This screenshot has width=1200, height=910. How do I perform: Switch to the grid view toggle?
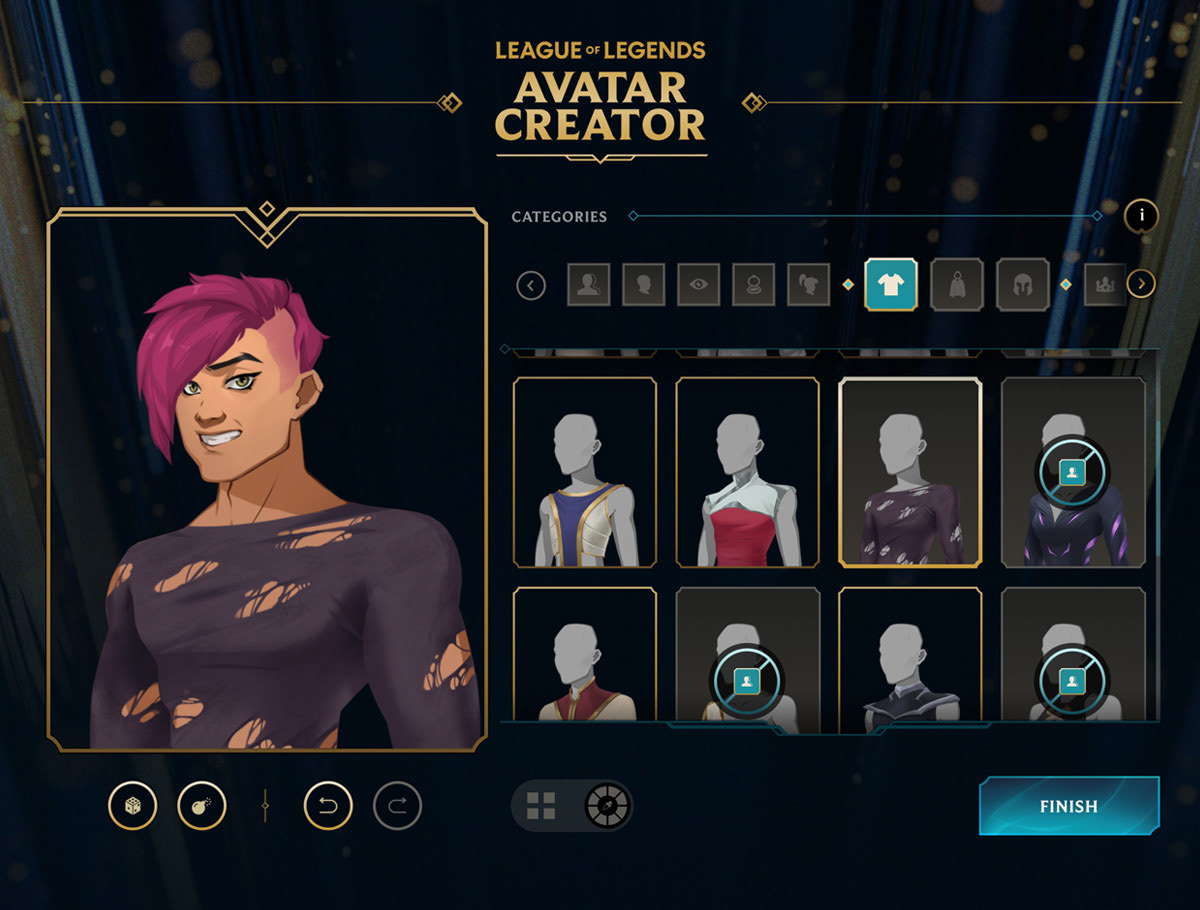pos(541,806)
